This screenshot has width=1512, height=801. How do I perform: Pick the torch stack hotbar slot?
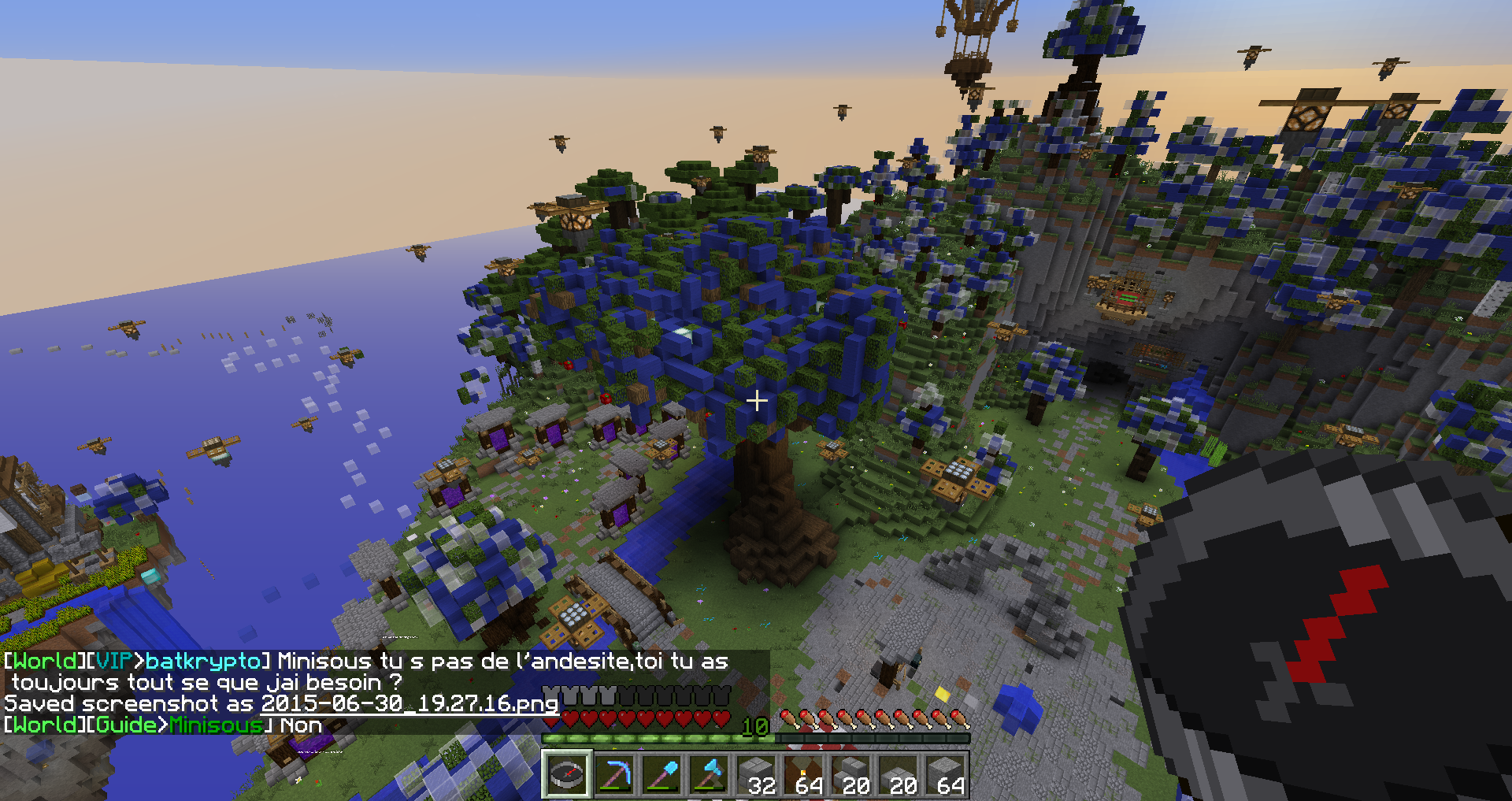pyautogui.click(x=803, y=775)
